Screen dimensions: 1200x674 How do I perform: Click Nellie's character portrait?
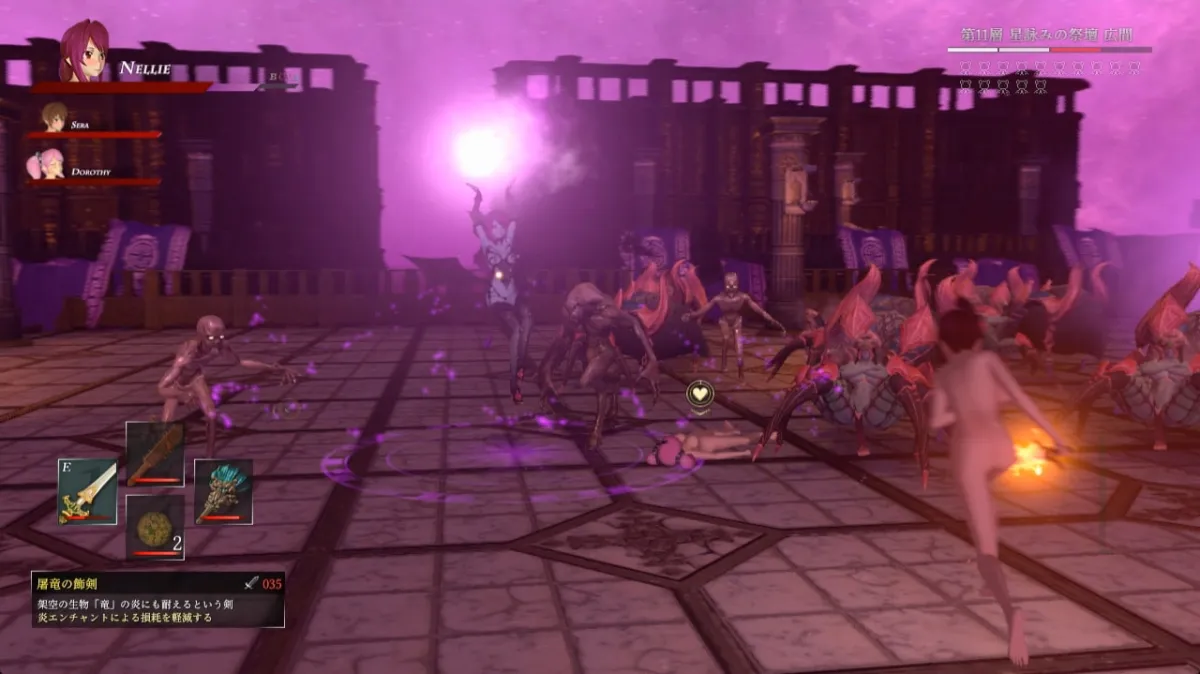[83, 51]
